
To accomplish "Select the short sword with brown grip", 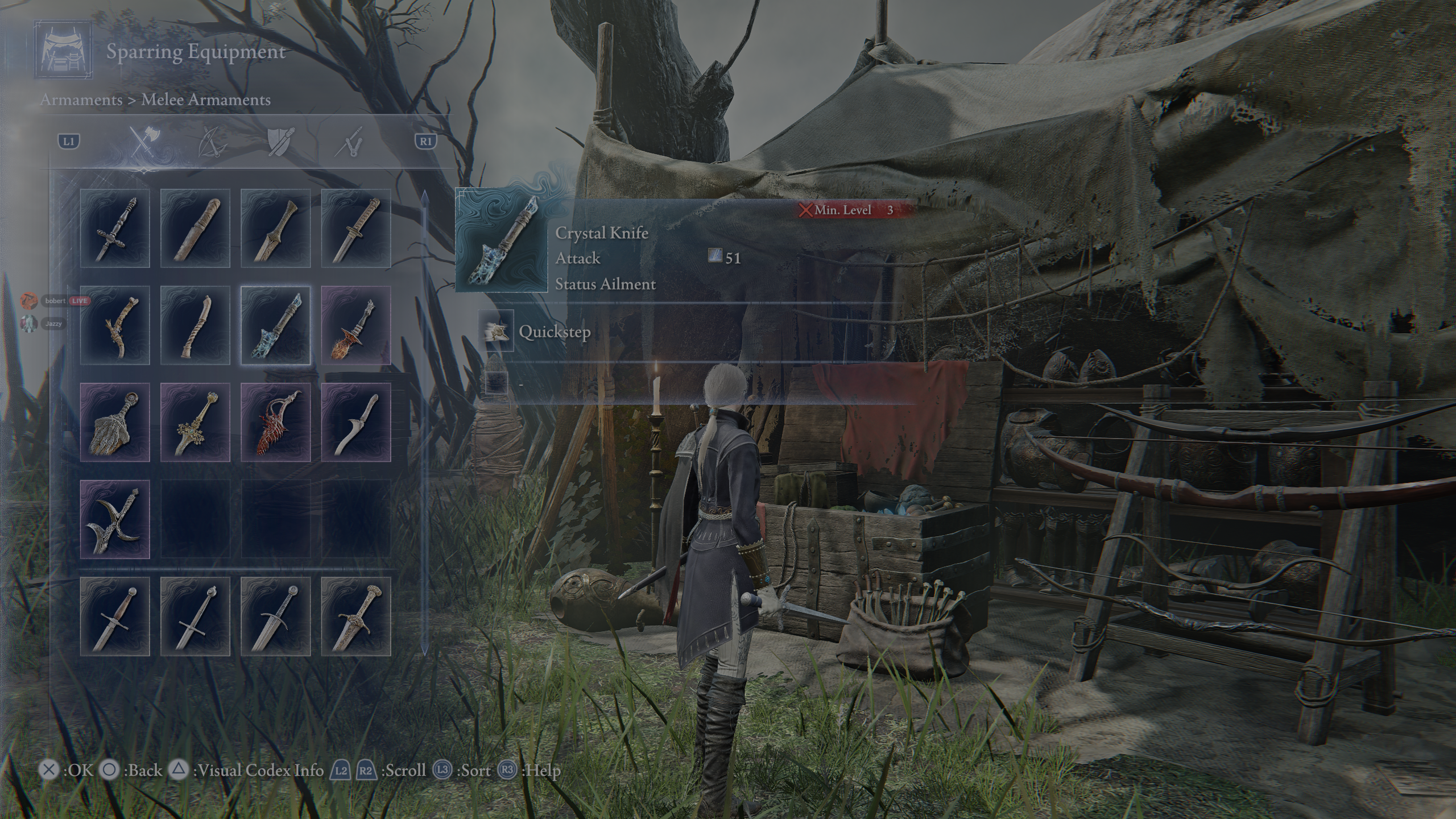I will (x=115, y=617).
